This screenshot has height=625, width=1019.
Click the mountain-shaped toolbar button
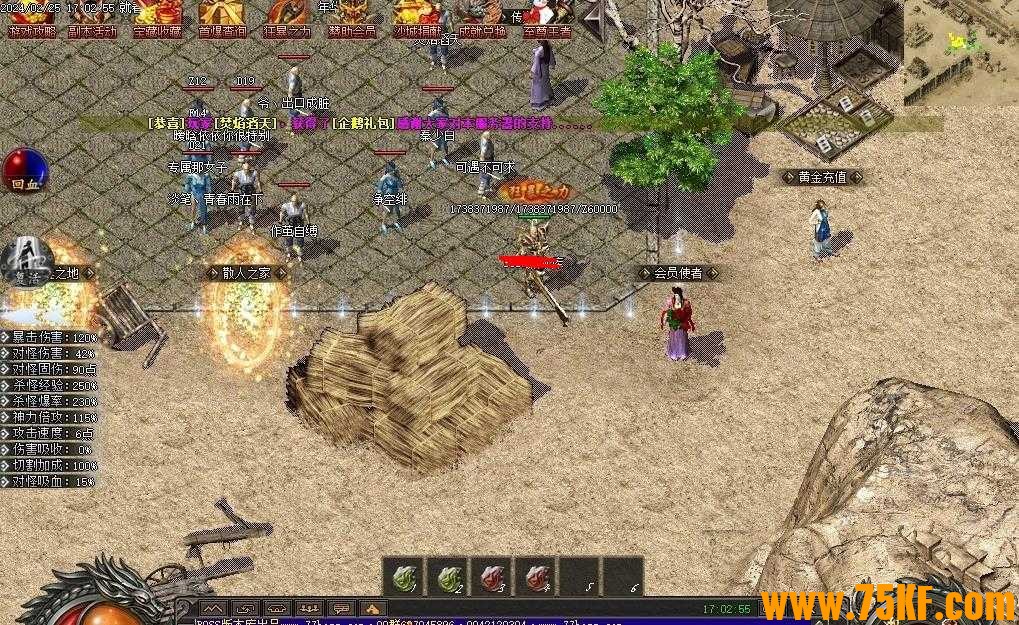coord(213,608)
